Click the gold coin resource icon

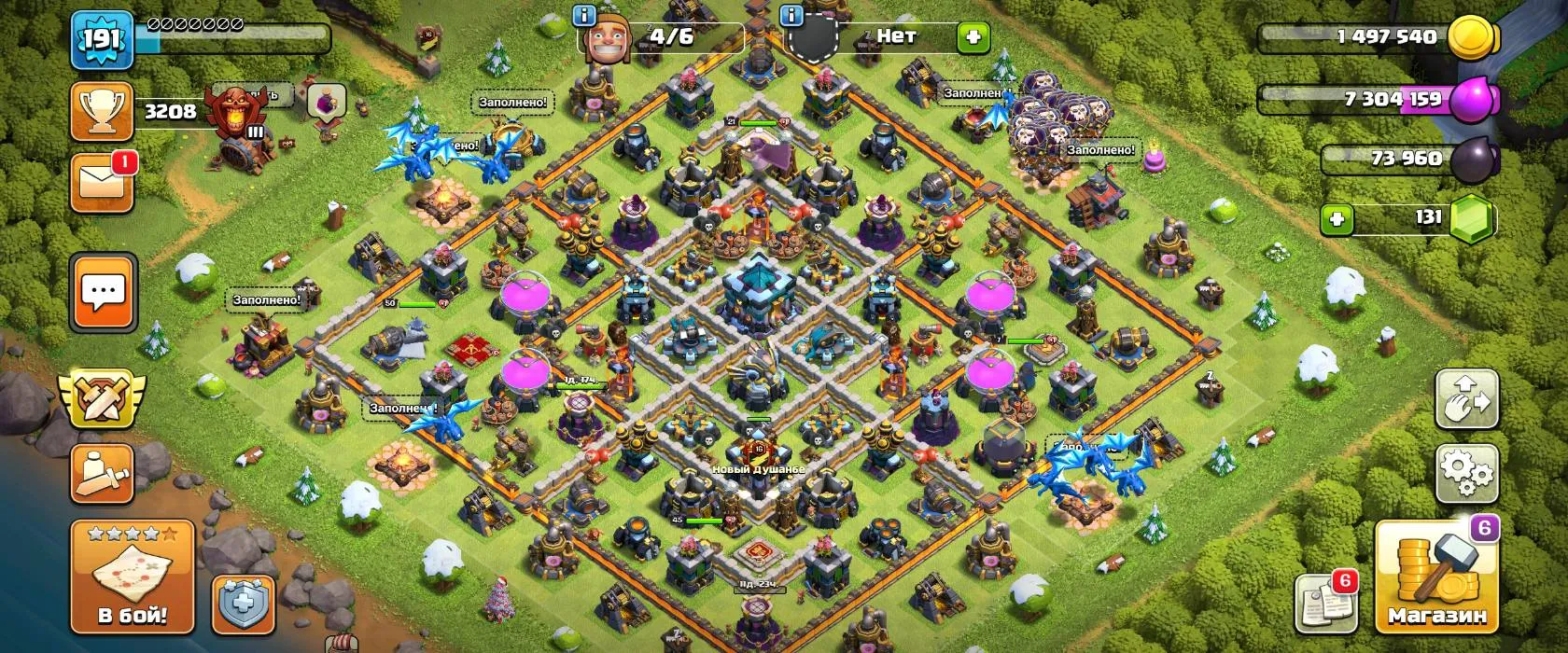tap(1473, 38)
